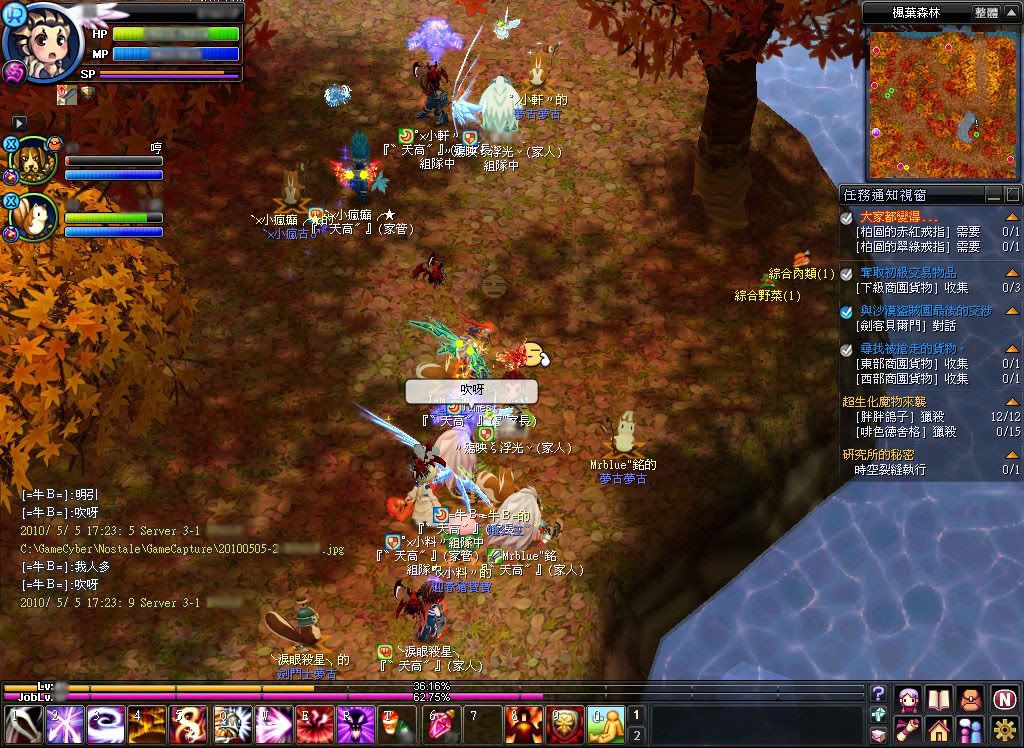Switch to hotbar page 2

click(x=636, y=735)
